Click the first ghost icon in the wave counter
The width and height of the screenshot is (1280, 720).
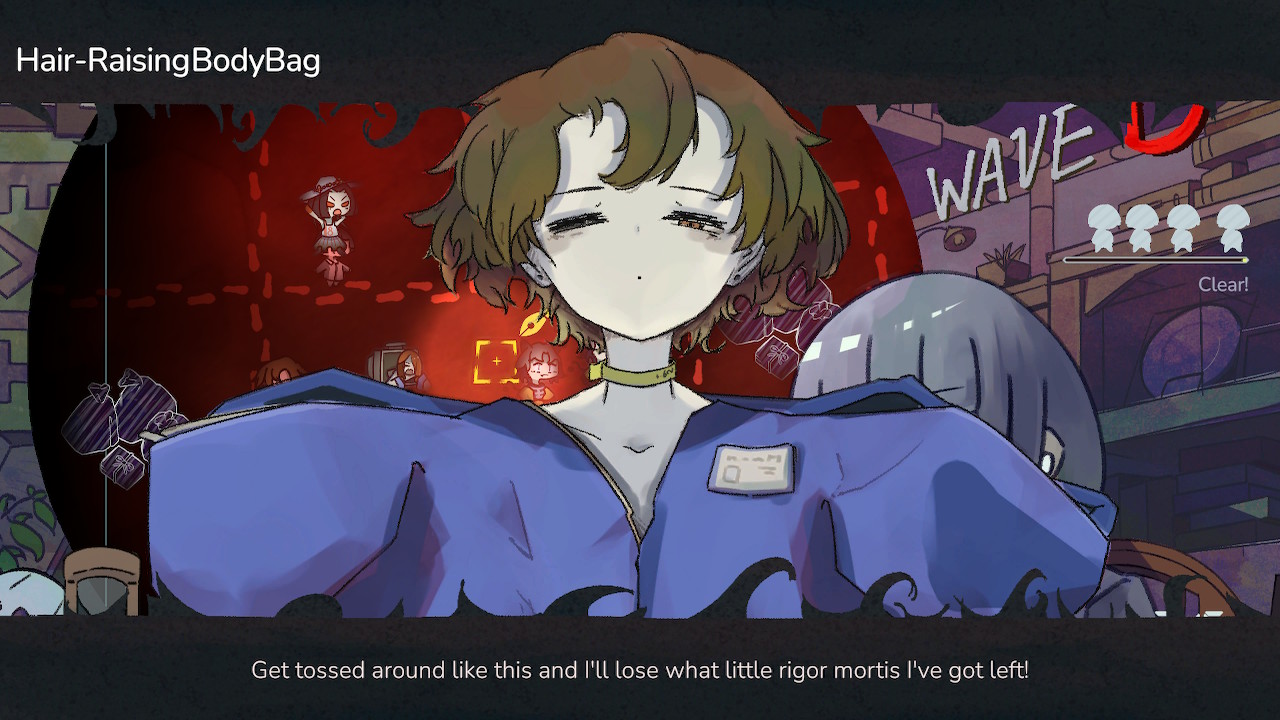1104,228
